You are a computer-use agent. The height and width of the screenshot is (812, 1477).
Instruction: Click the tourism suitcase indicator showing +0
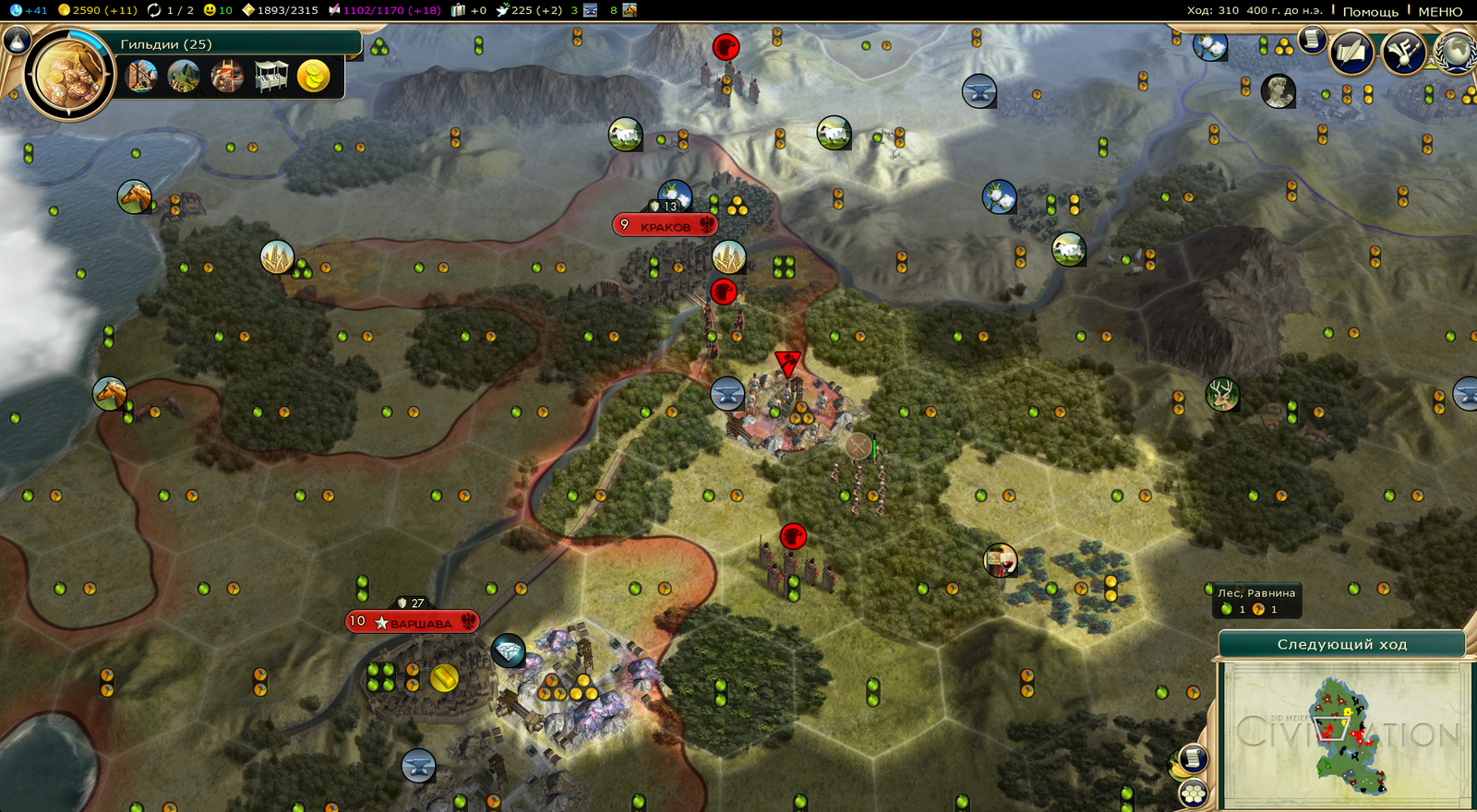458,12
